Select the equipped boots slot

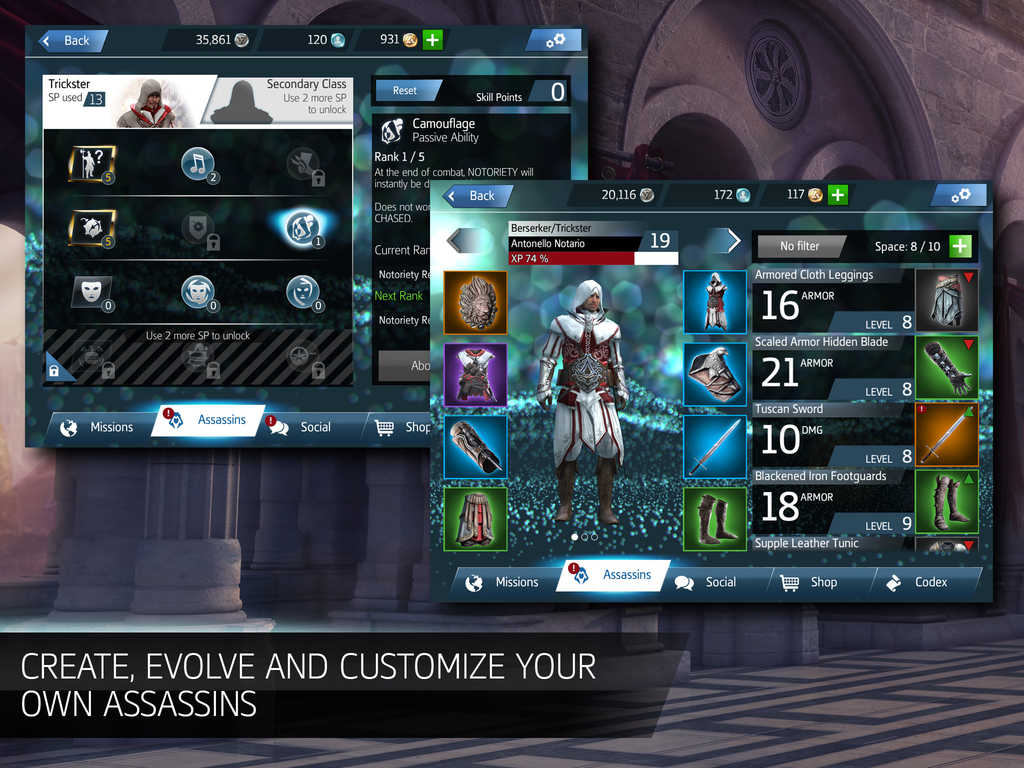(715, 519)
